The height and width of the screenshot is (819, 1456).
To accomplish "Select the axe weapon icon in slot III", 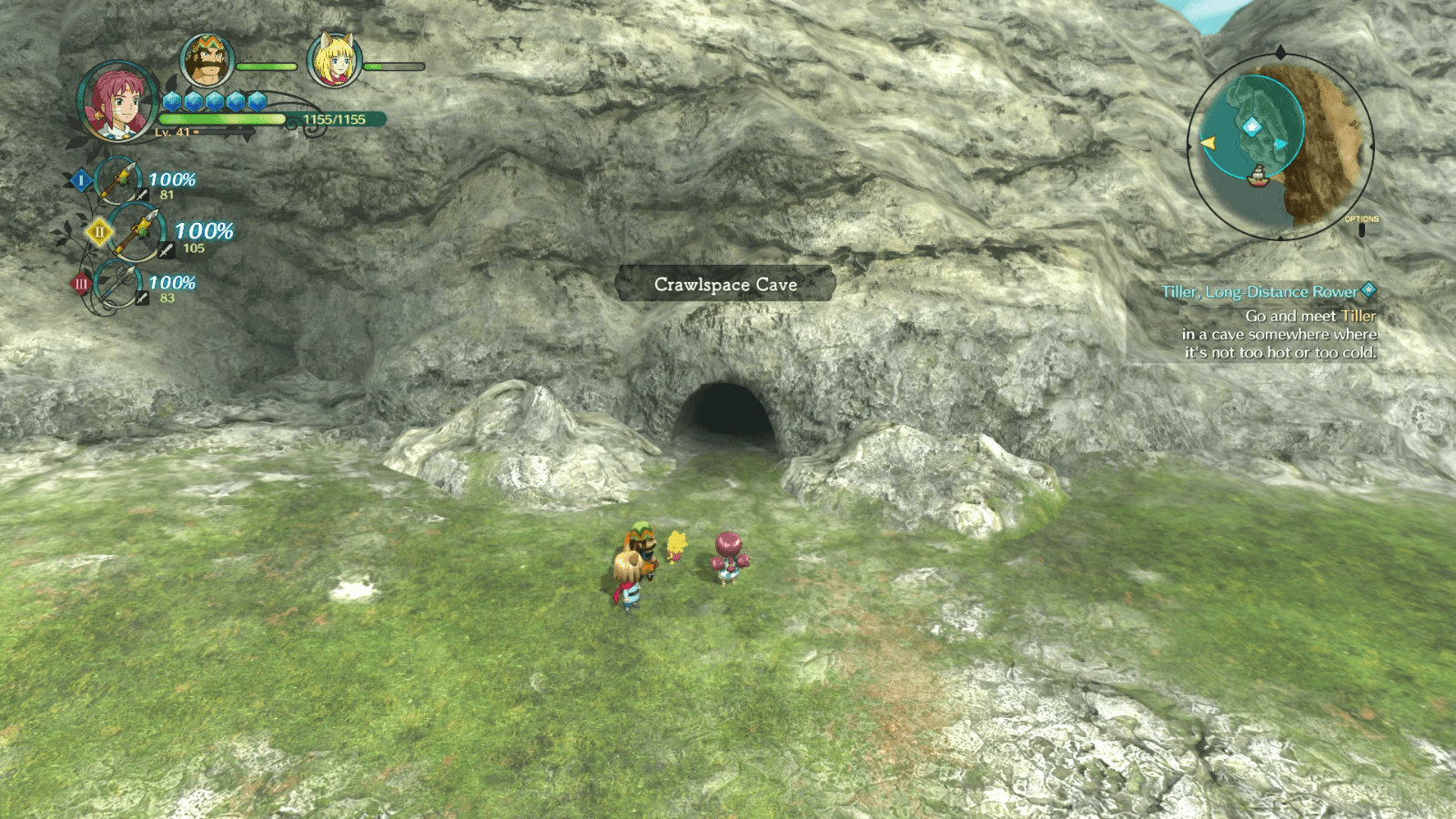I will [117, 286].
